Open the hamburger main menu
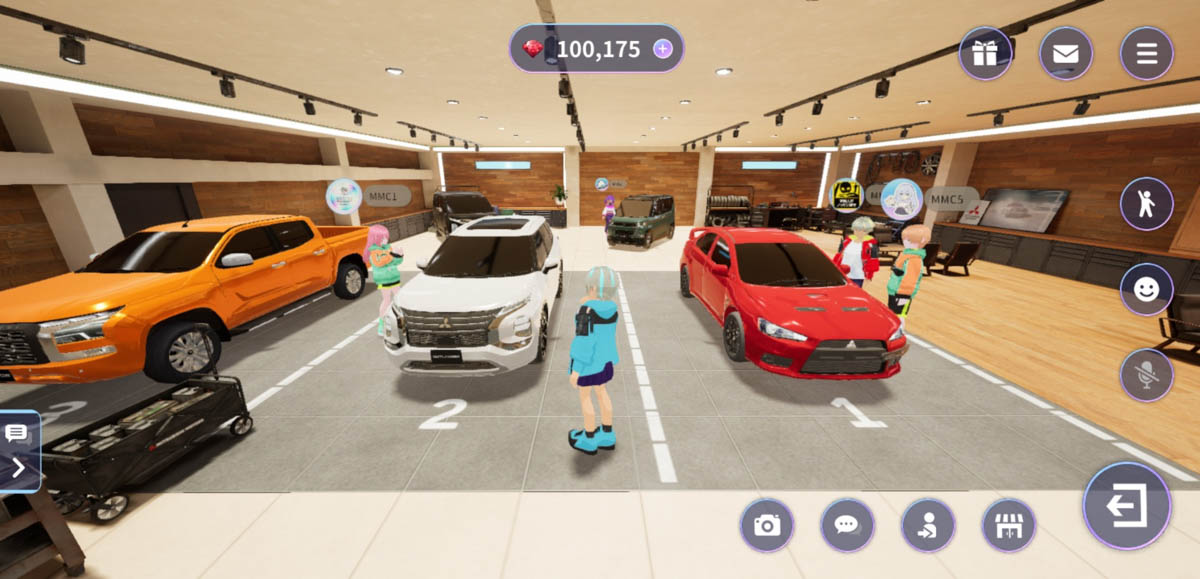The image size is (1200, 579). tap(1146, 53)
